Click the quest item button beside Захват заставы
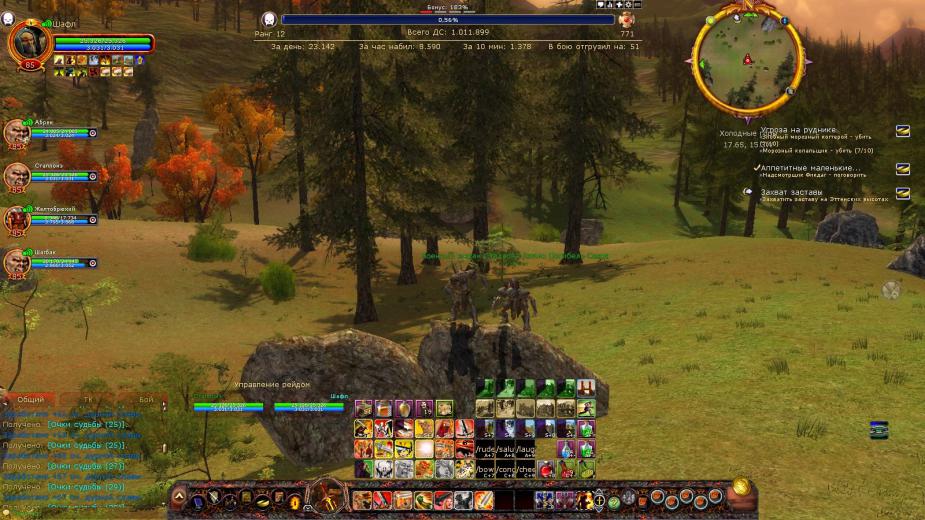This screenshot has height=520, width=925. (902, 193)
